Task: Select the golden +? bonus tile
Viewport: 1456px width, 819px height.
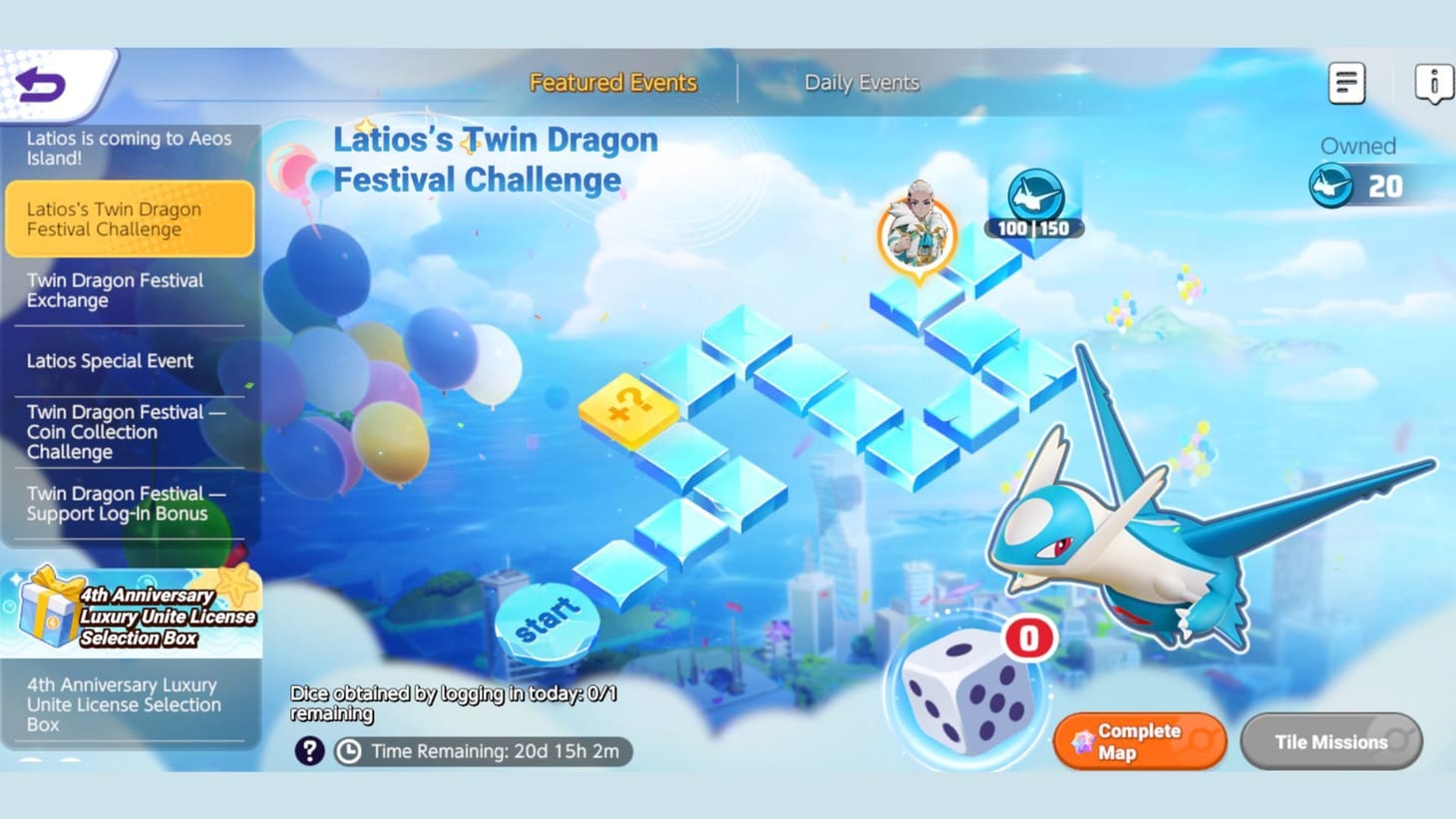Action: coord(628,409)
